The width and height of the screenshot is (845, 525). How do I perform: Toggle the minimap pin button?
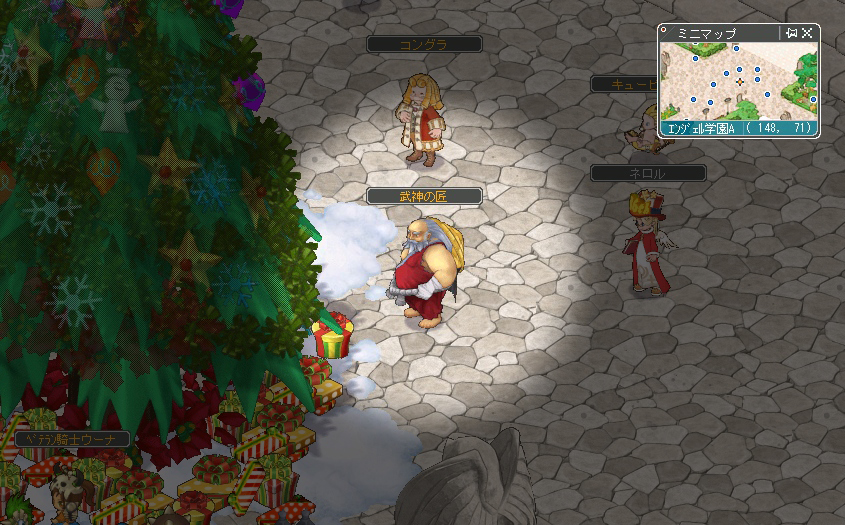pos(792,33)
